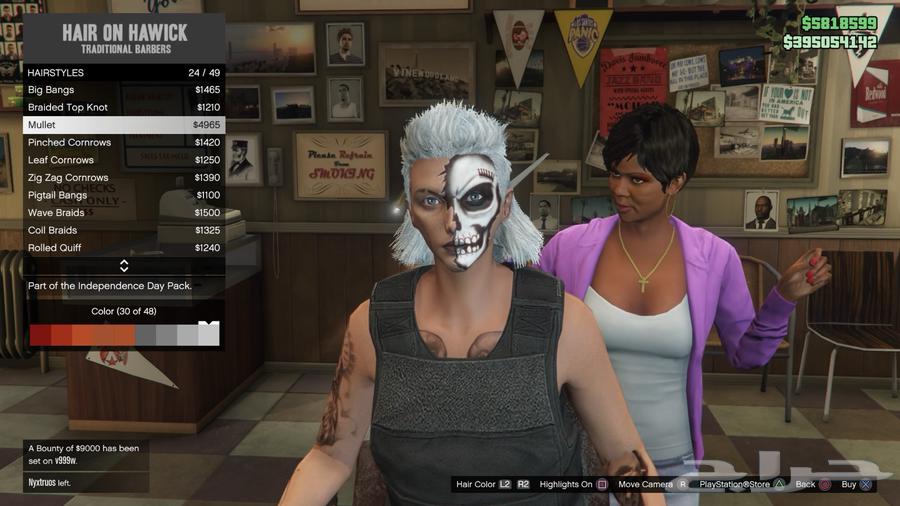Click the hairstyle list scroll arrows
The width and height of the screenshot is (900, 506).
124,266
